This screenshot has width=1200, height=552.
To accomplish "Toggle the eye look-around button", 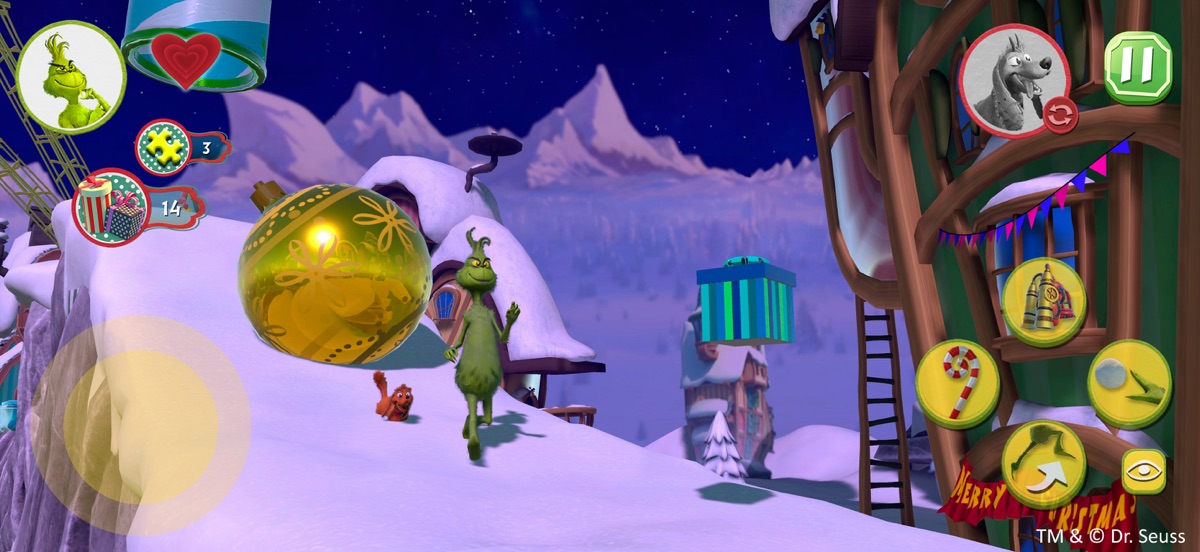I will coord(1143,472).
